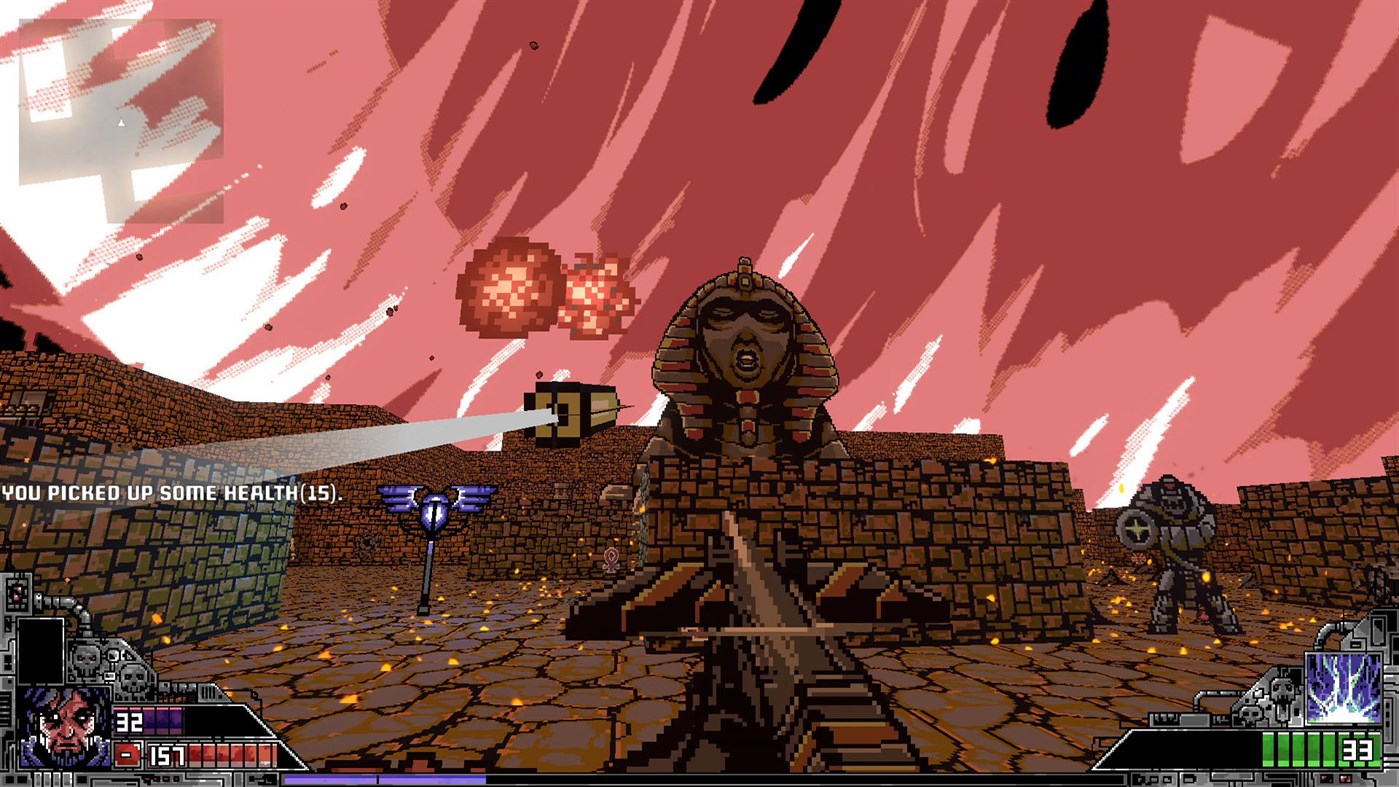The image size is (1399, 787).
Task: Select the warlock portrait in the HUD
Action: [62, 727]
